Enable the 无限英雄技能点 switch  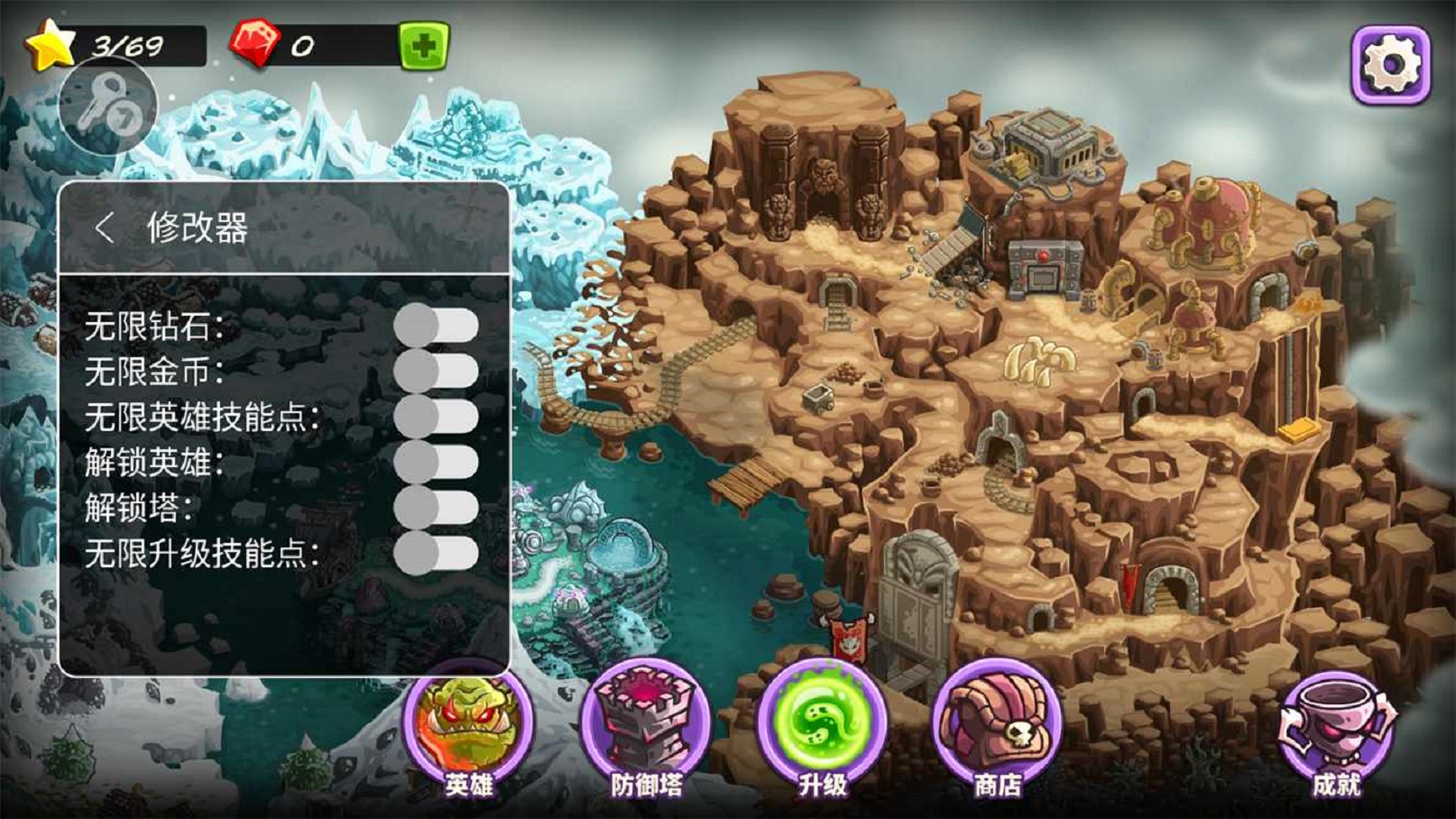pyautogui.click(x=436, y=417)
